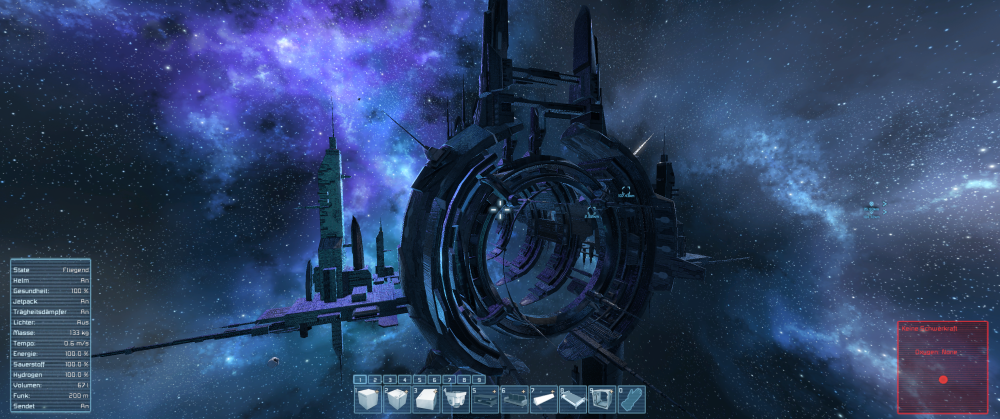
Task: Show toolbar page 5 tab
Action: (x=420, y=380)
